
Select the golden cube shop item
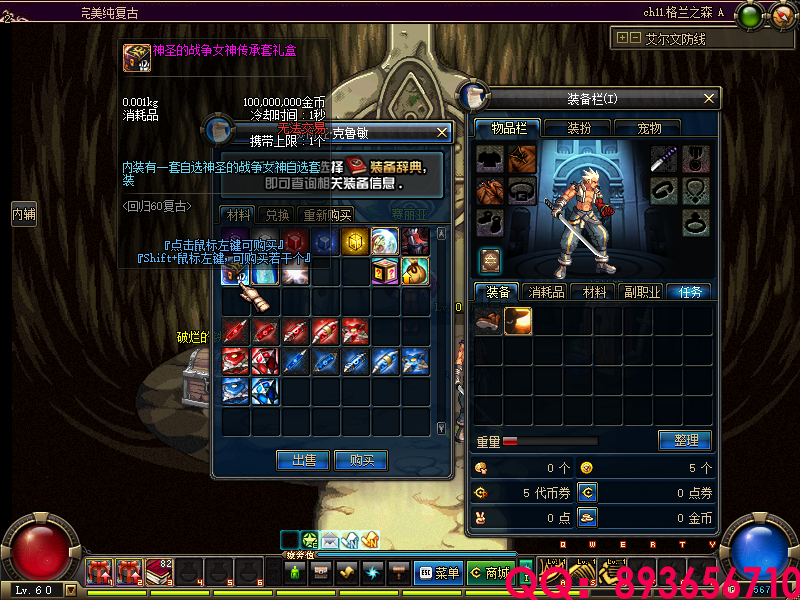[354, 241]
